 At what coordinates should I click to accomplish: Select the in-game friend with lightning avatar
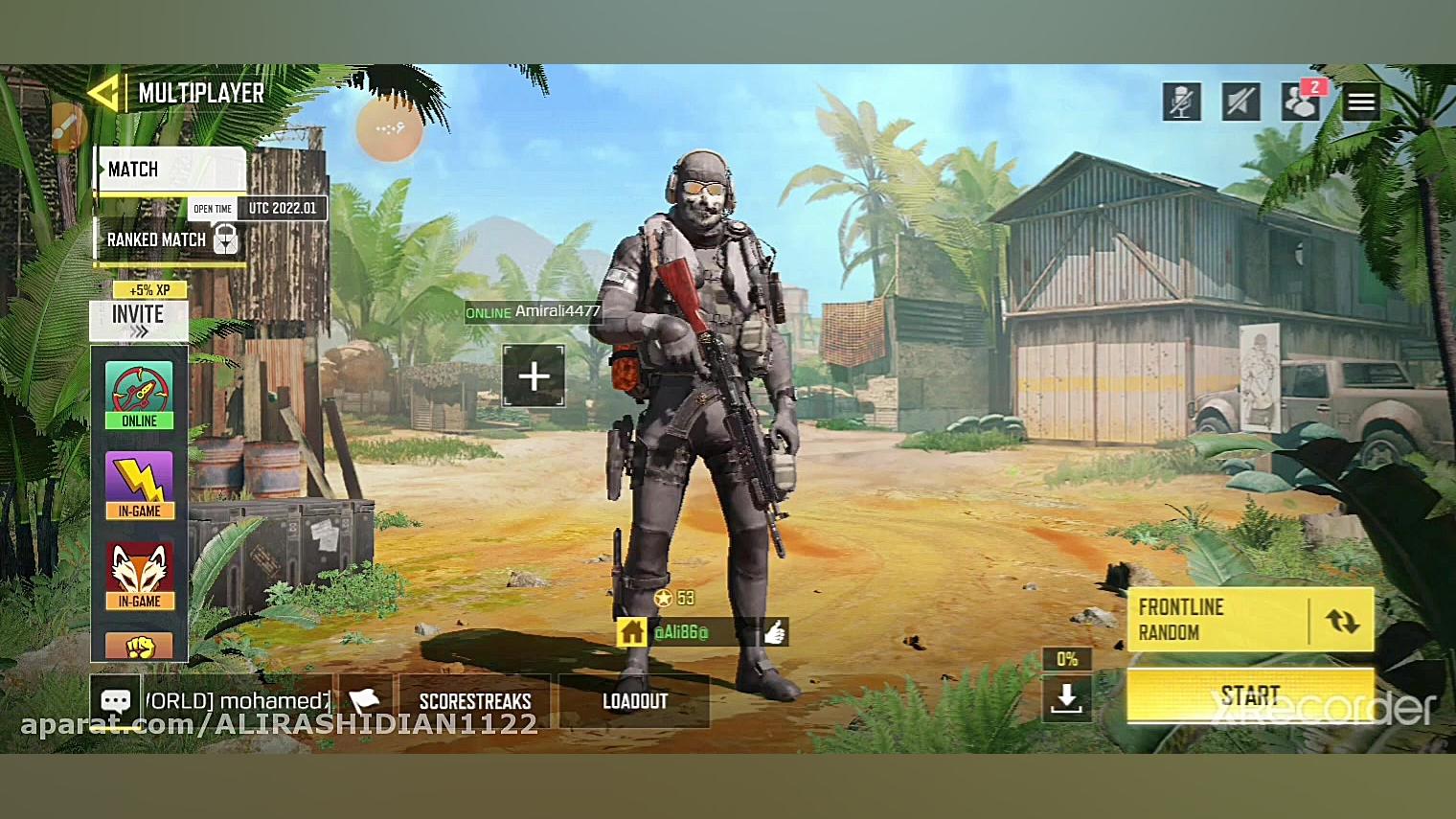[x=139, y=484]
